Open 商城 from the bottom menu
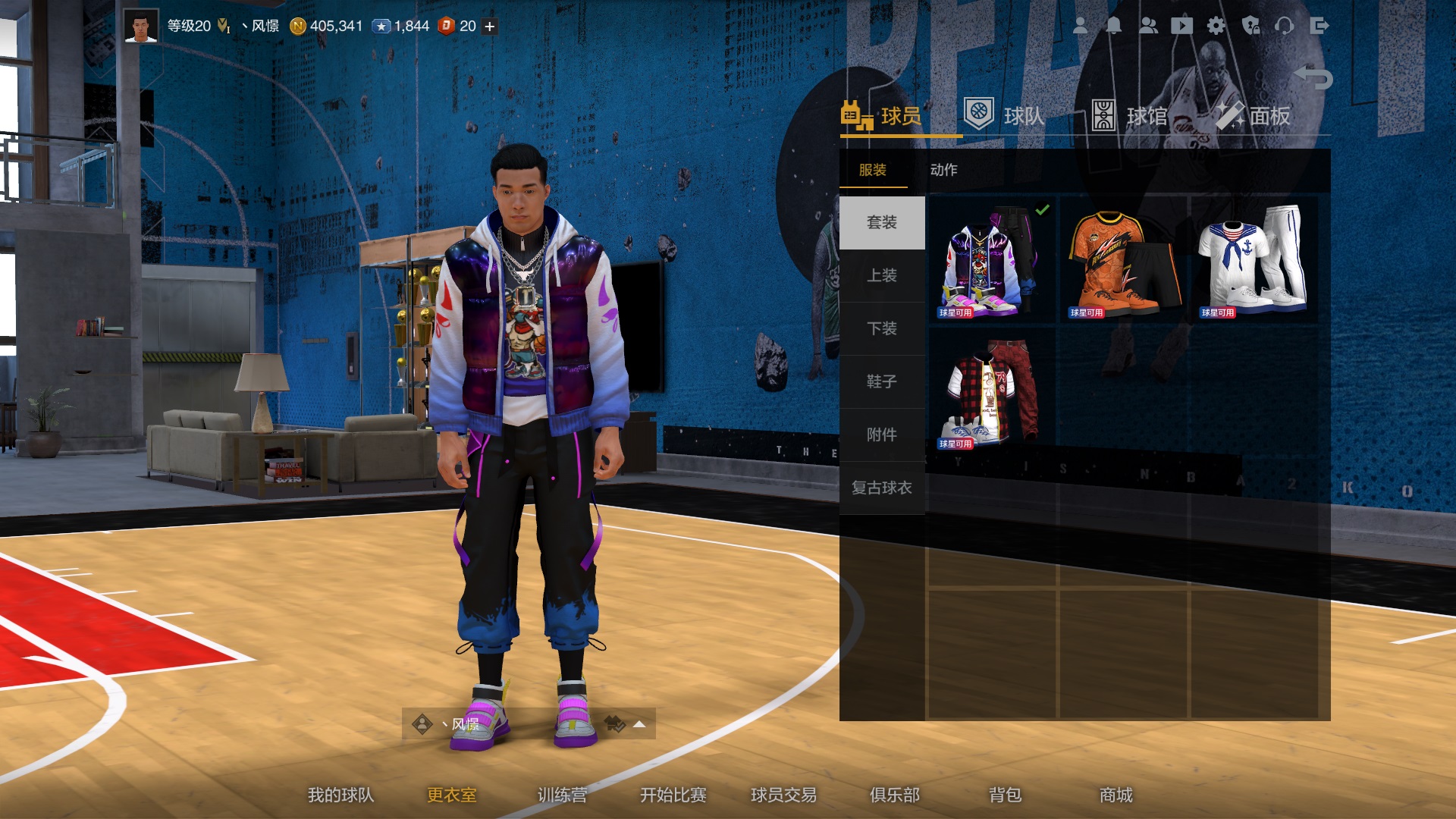Viewport: 1456px width, 819px height. [x=1114, y=795]
